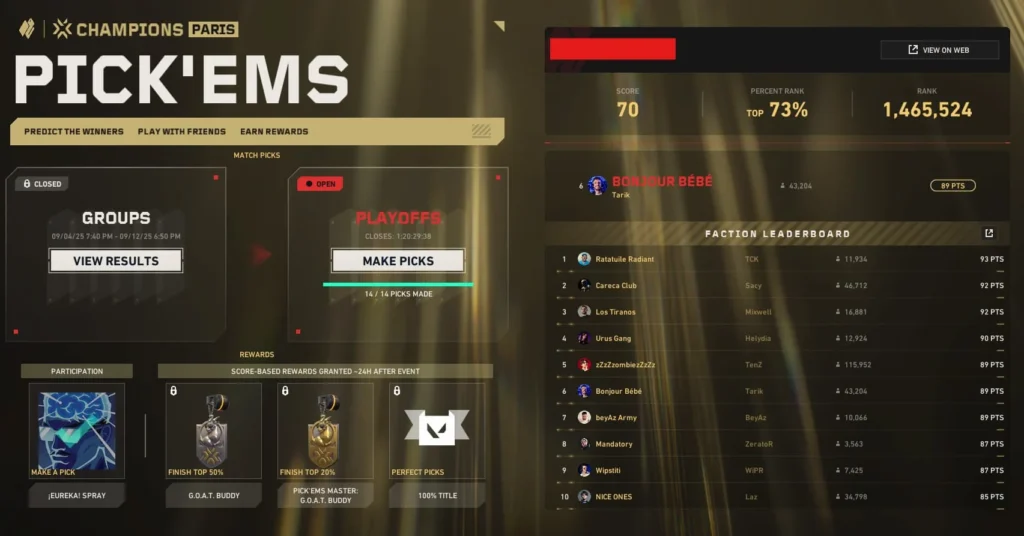Open View on Web link
The width and height of the screenshot is (1024, 536).
[939, 50]
